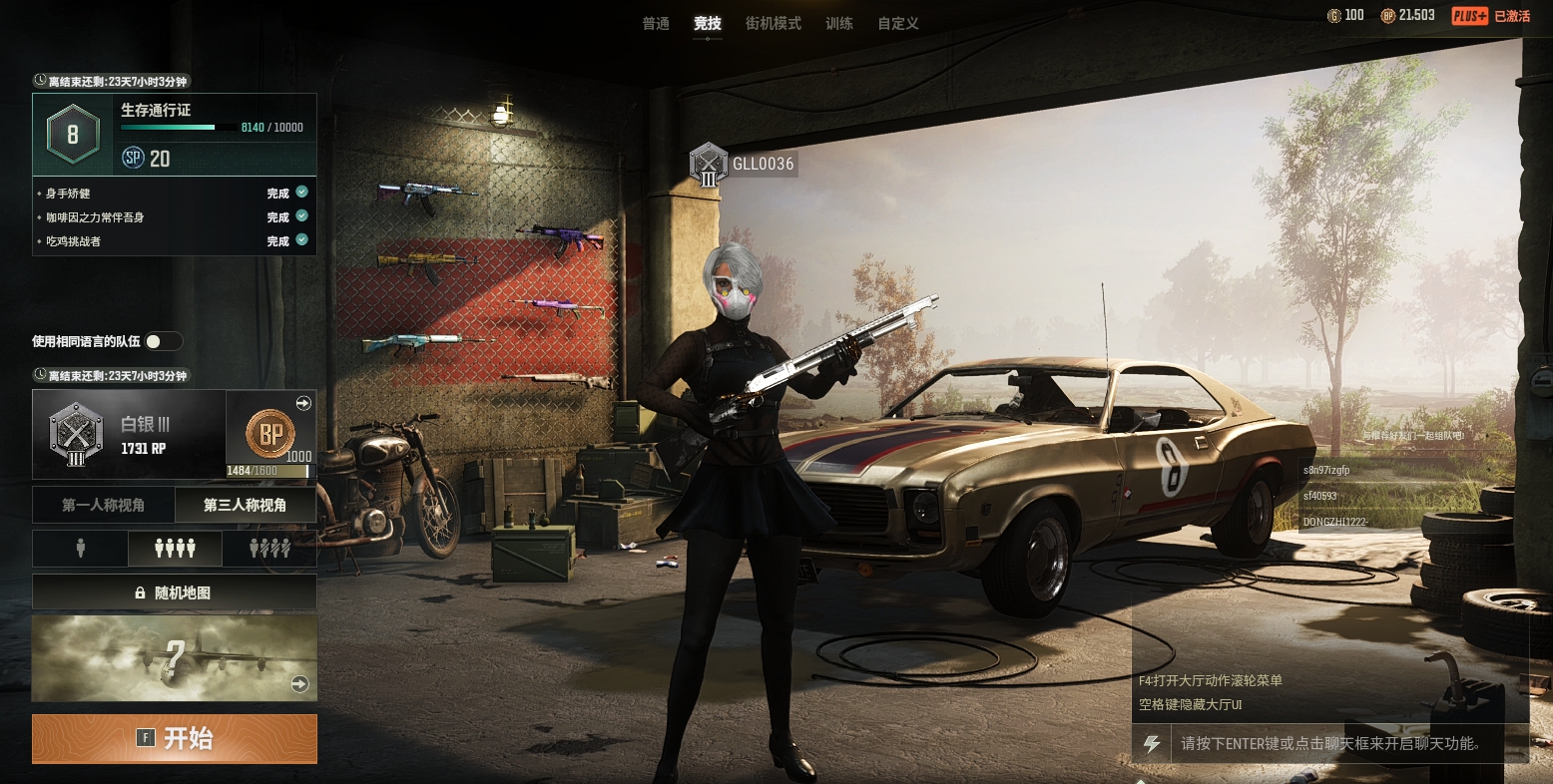Click the BP 21,503 currency balance
The width and height of the screenshot is (1553, 784).
point(1408,15)
